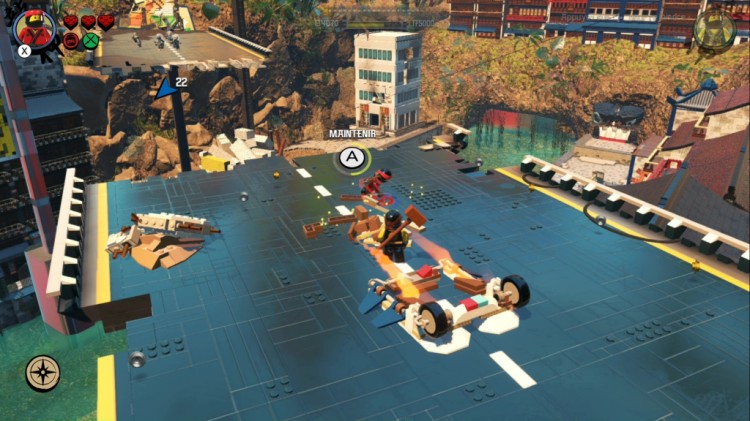Screen dimensions: 750x421
Task: Click the green crossed-swords ability token
Action: click(91, 41)
